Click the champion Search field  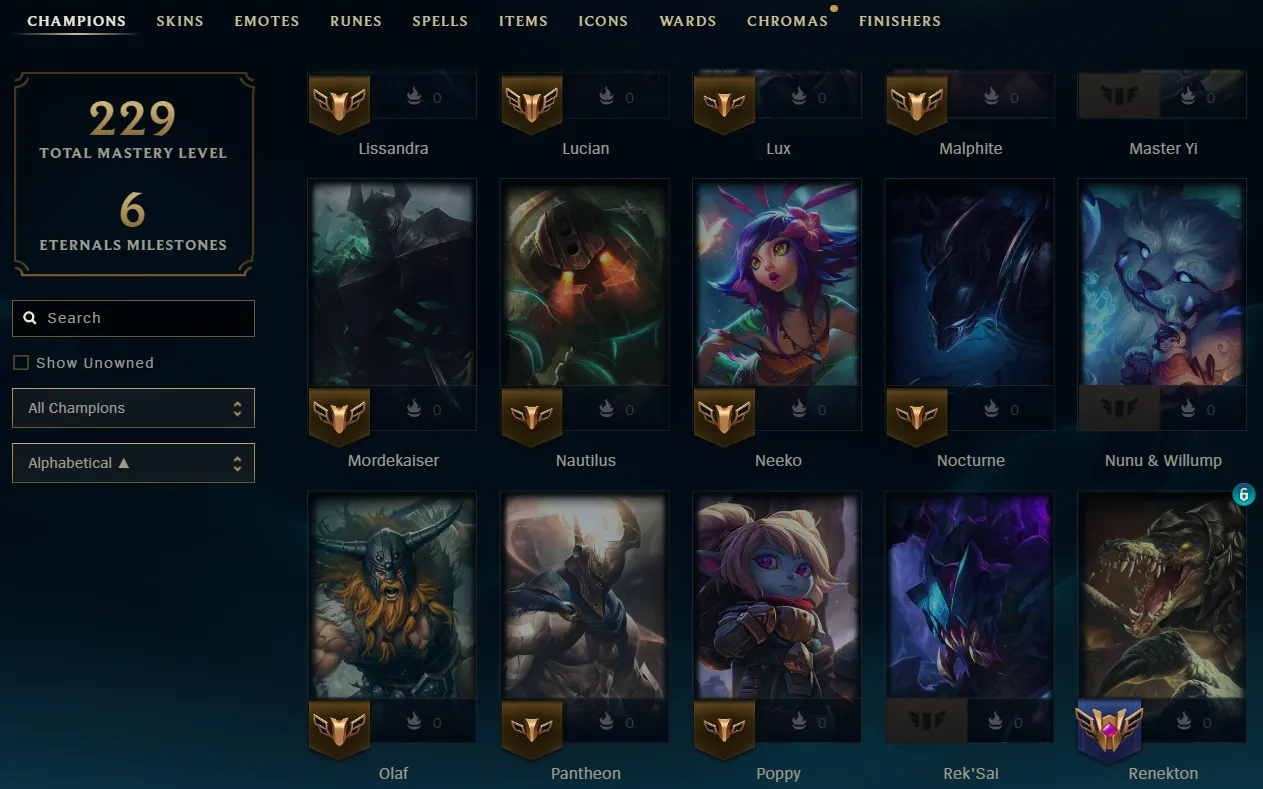pyautogui.click(x=133, y=318)
